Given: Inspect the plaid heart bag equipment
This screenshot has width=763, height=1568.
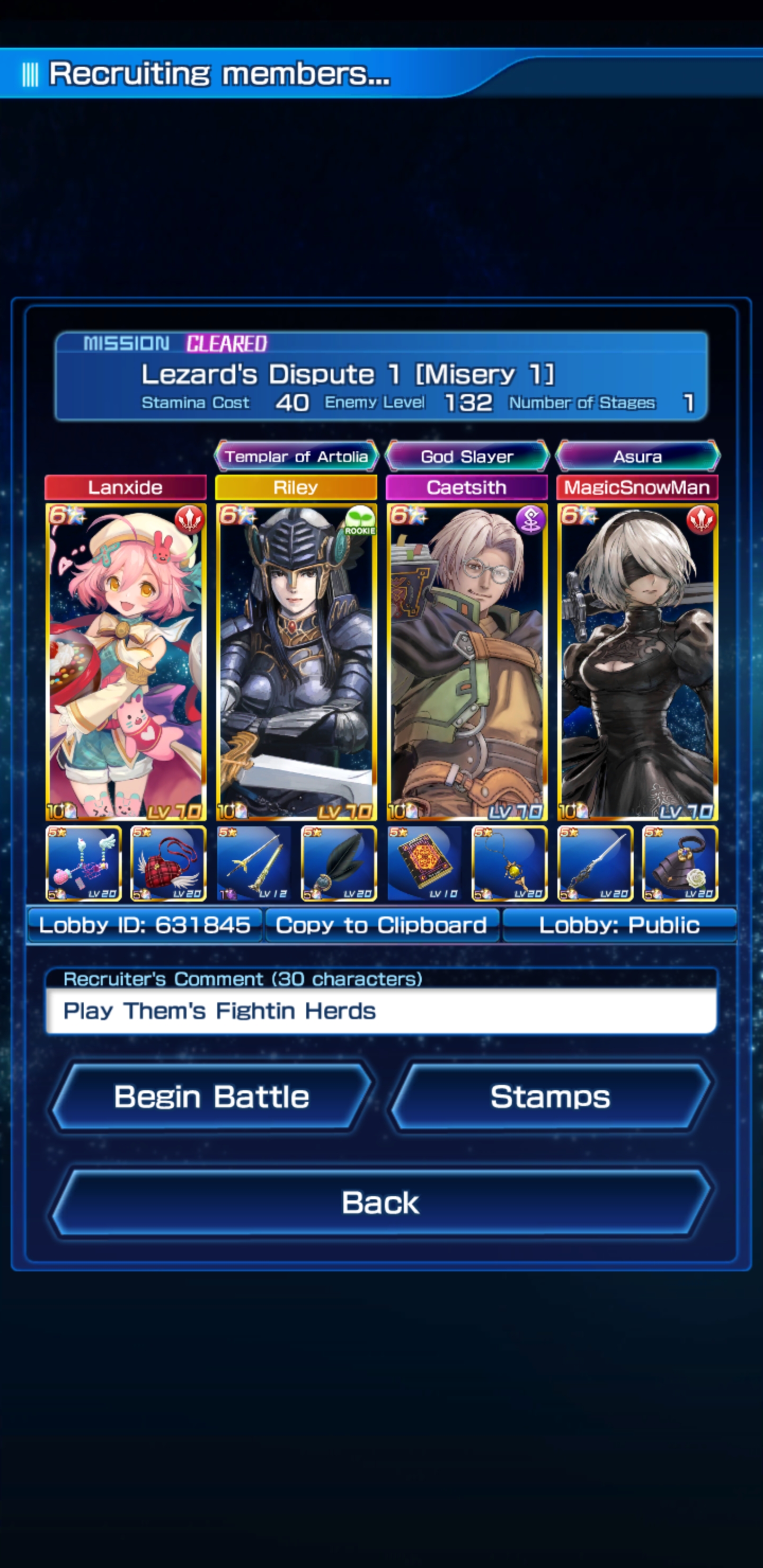Looking at the screenshot, I should click(x=168, y=864).
